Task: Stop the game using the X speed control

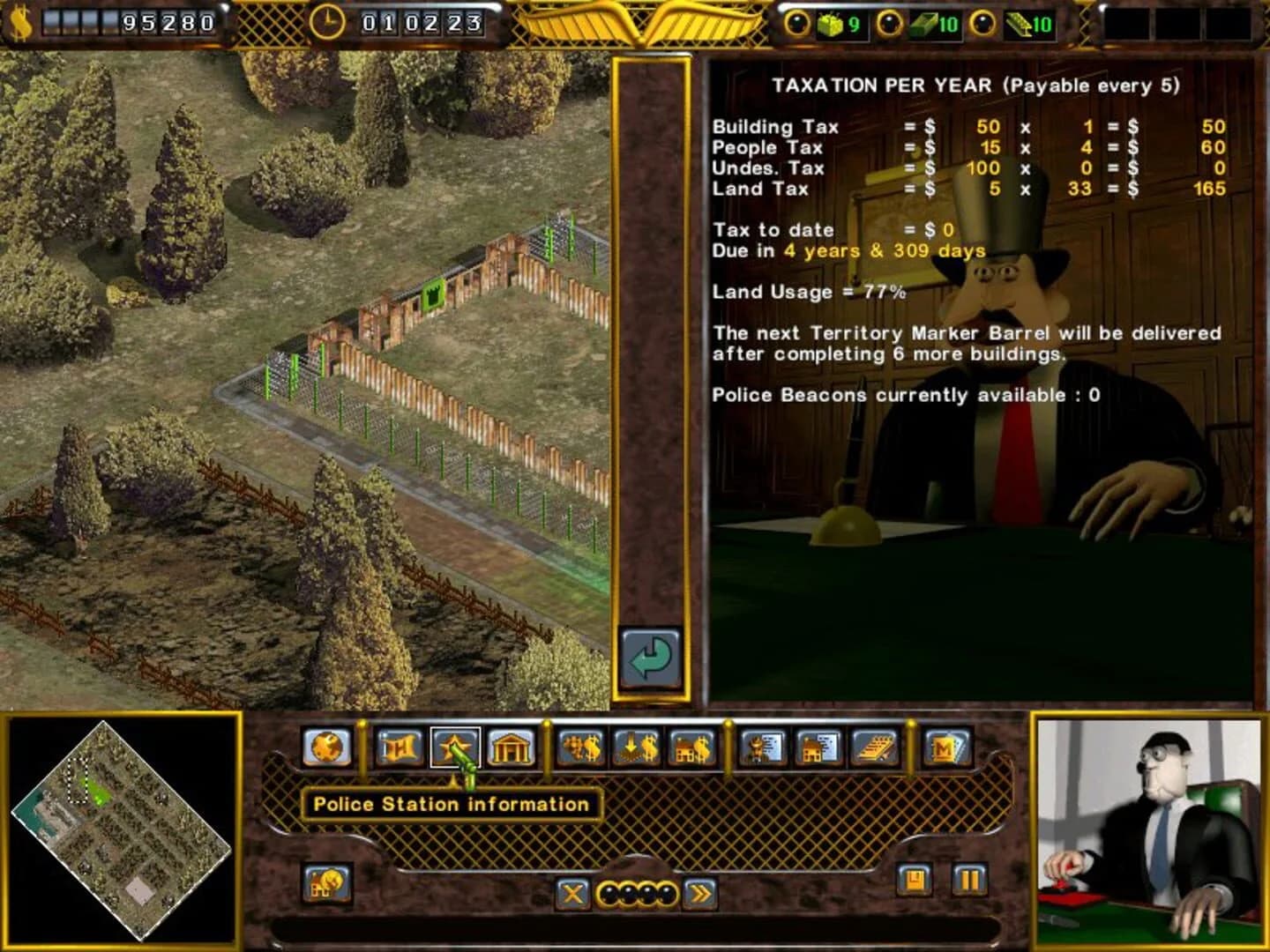Action: (573, 893)
